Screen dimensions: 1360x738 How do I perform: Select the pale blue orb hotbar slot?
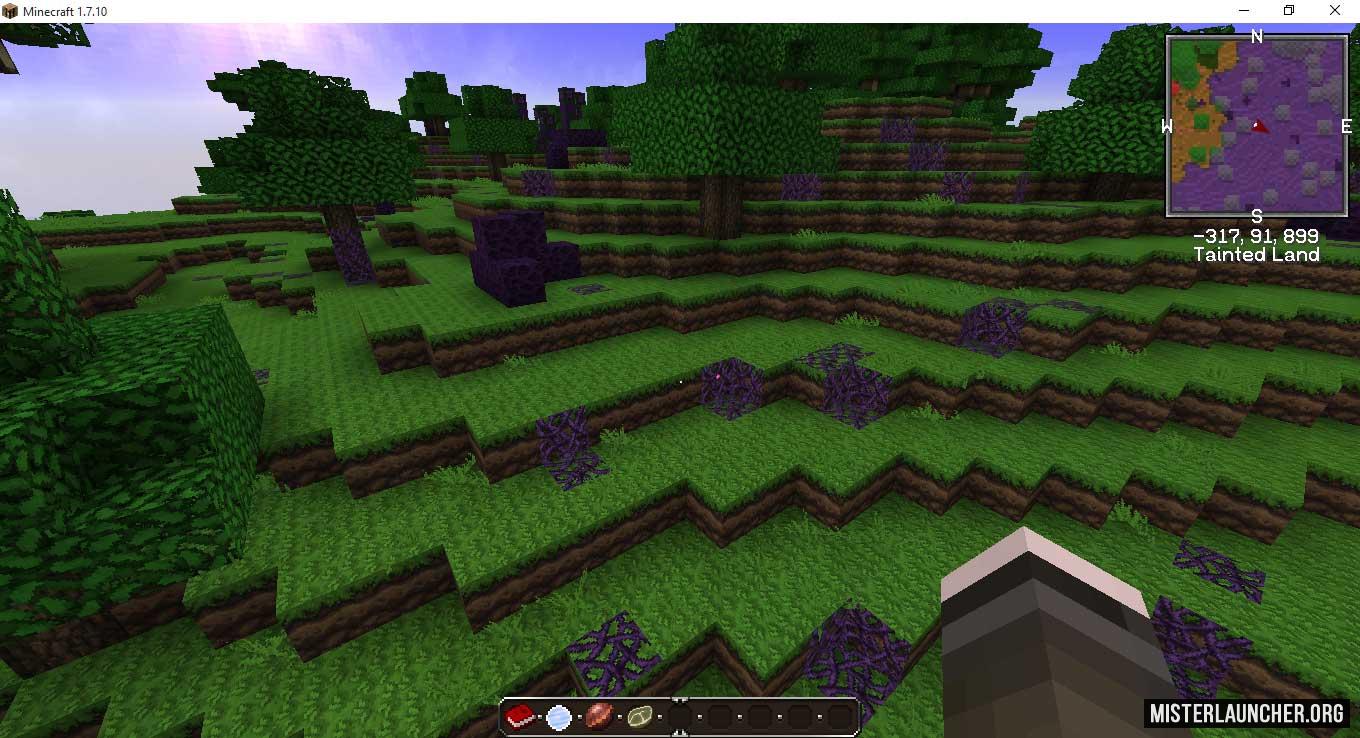pyautogui.click(x=559, y=716)
